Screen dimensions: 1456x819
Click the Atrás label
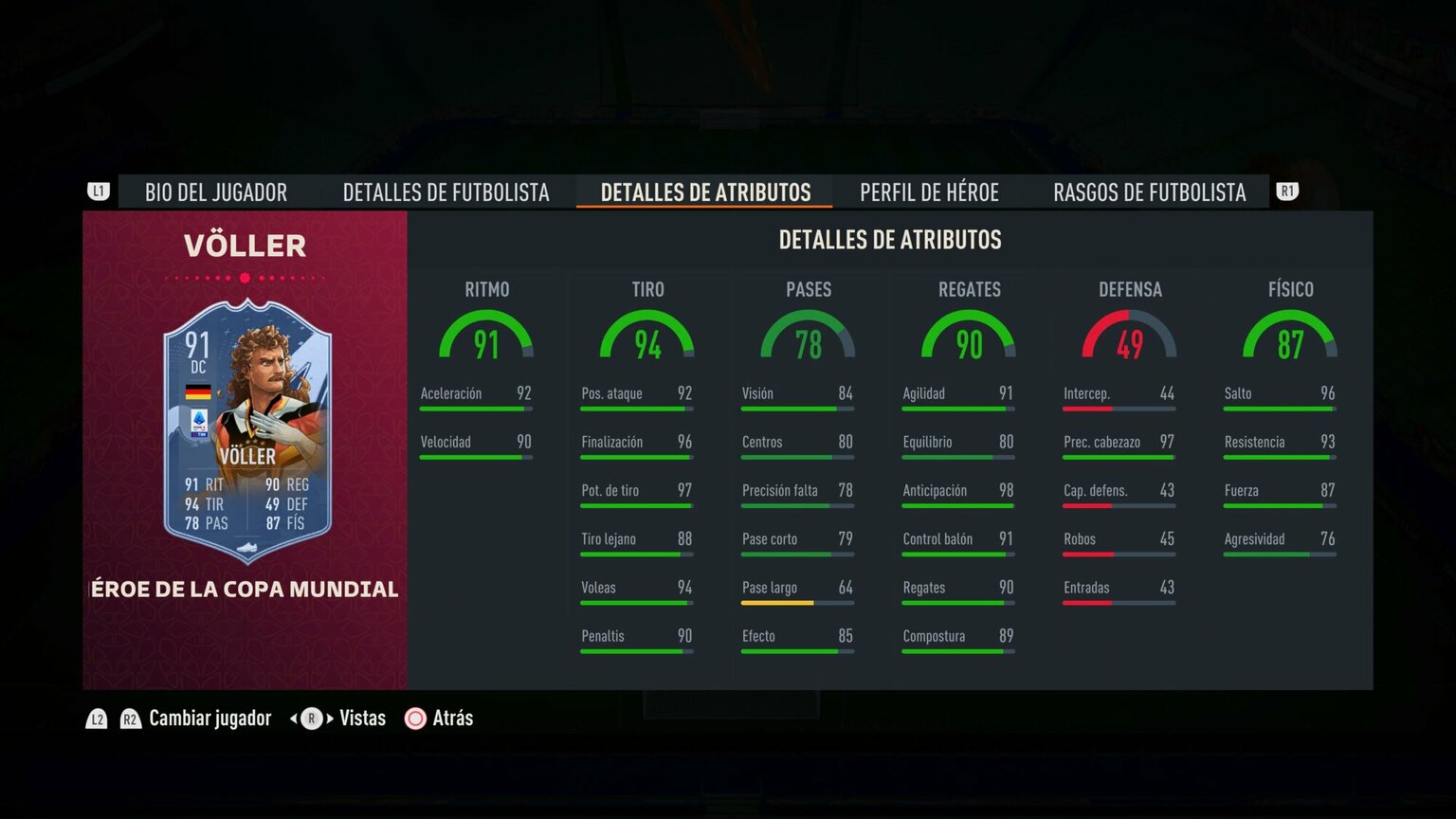coord(452,719)
